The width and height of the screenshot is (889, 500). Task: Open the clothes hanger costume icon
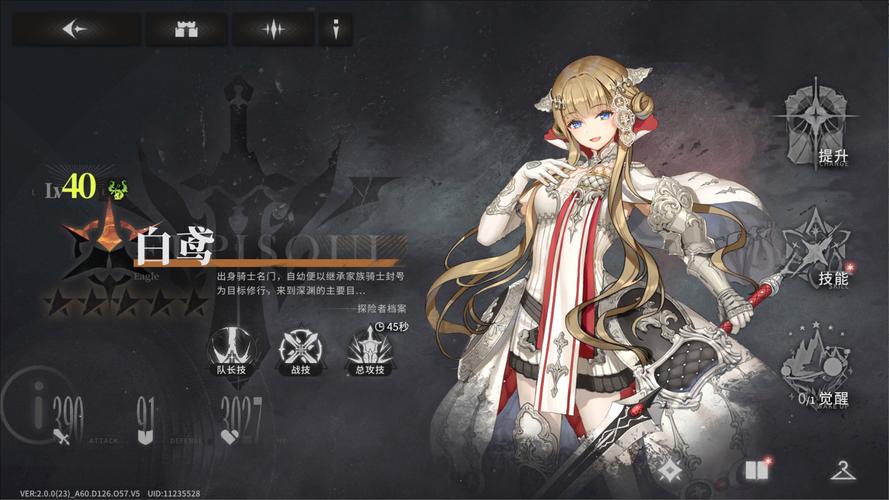pyautogui.click(x=841, y=470)
